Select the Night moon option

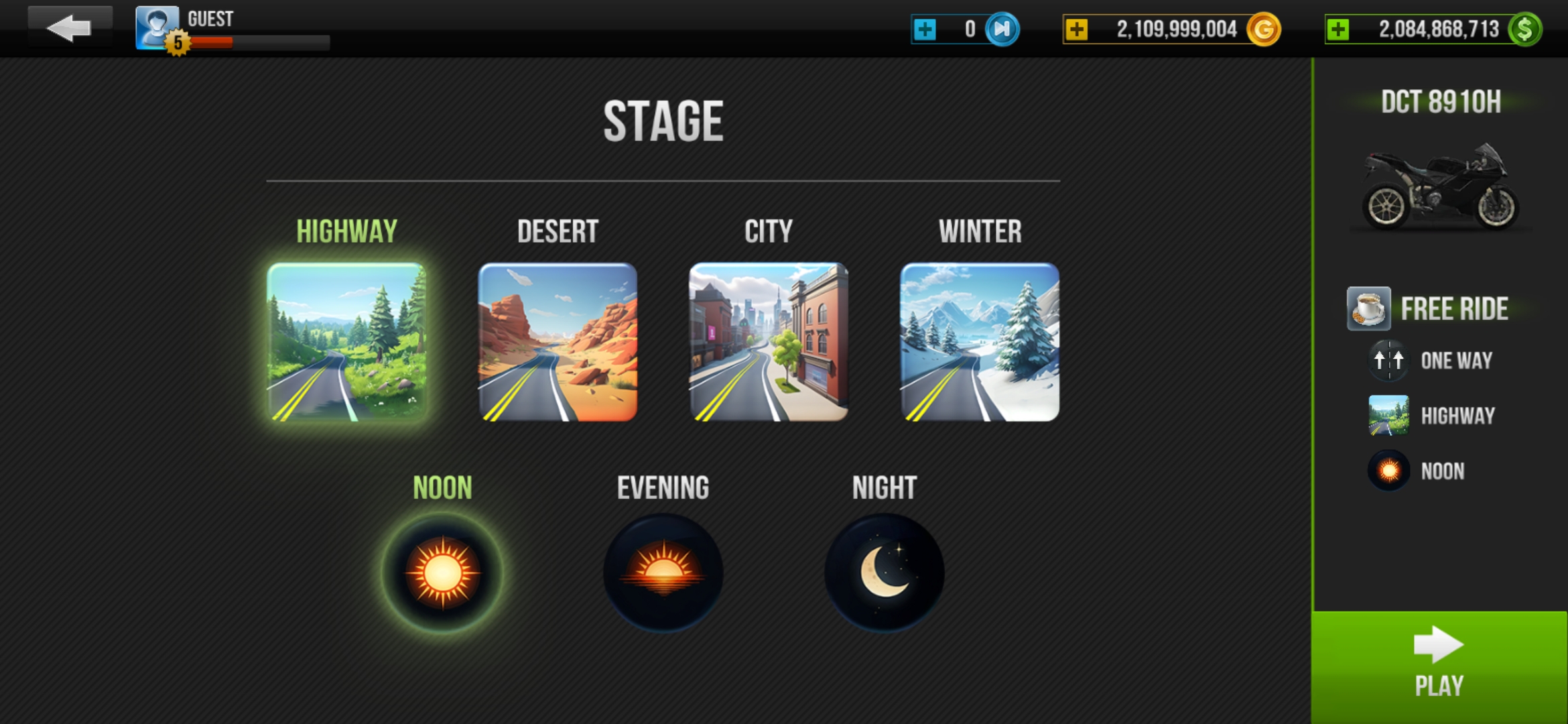coord(885,573)
